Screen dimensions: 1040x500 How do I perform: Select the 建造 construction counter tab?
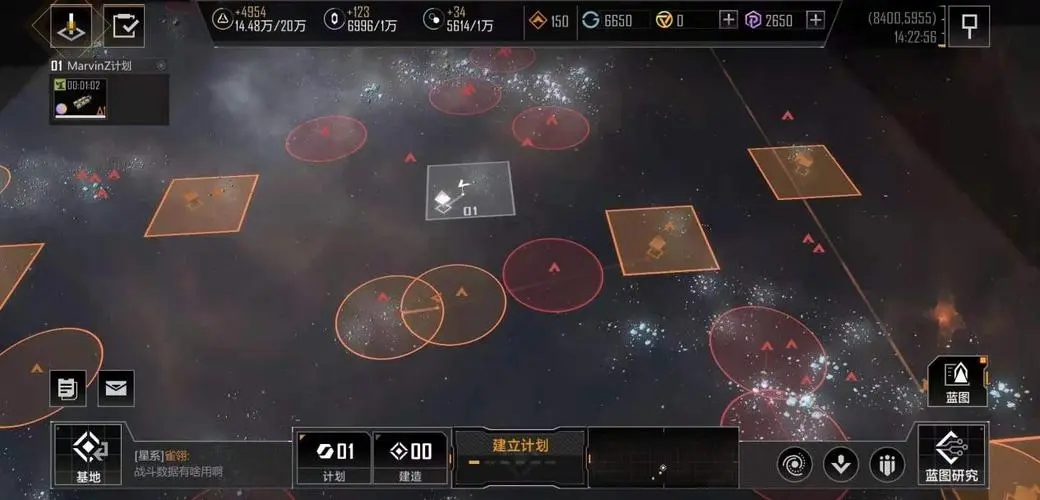pos(410,458)
